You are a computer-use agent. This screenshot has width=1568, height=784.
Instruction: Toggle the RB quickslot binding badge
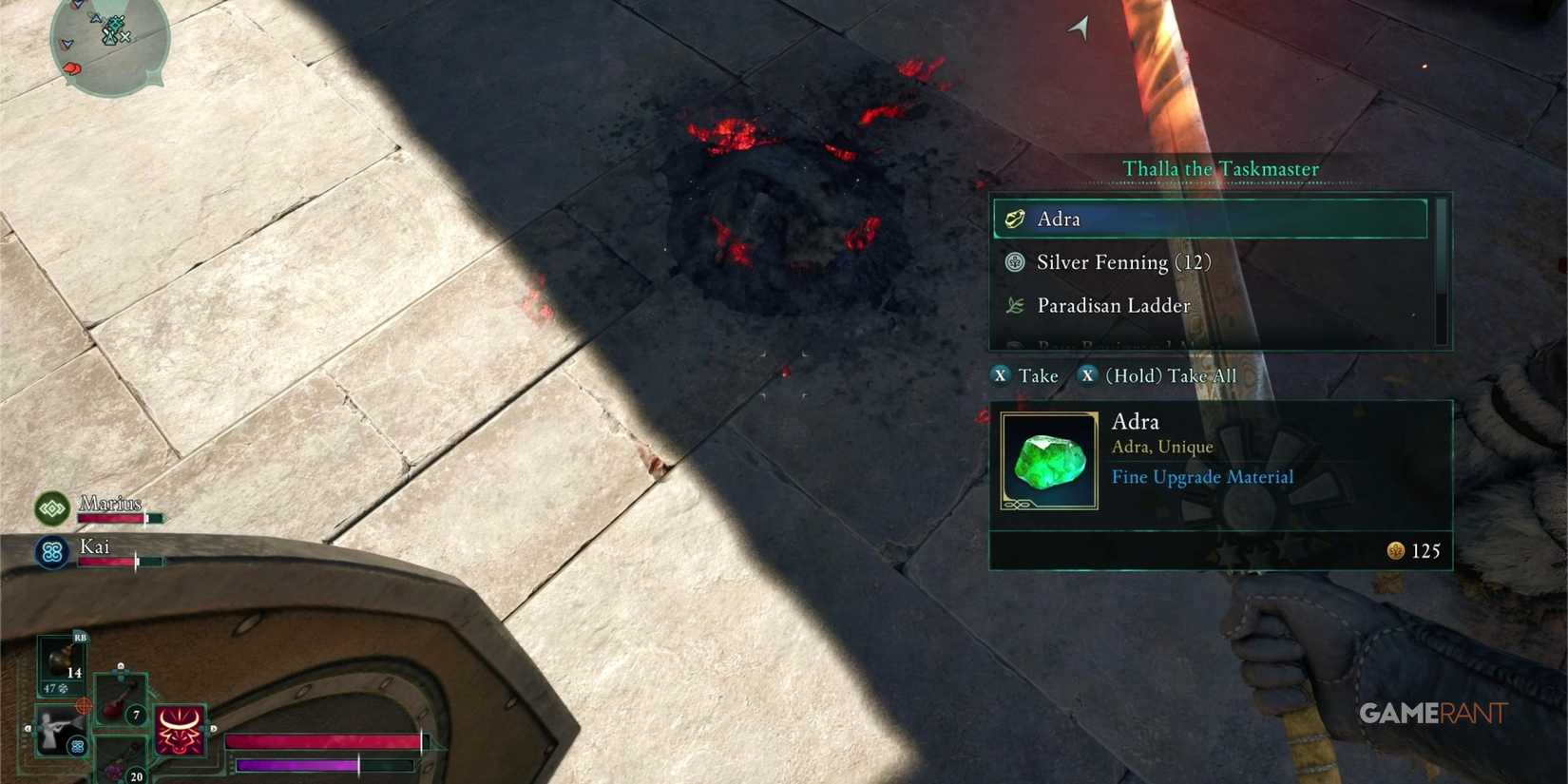[79, 637]
